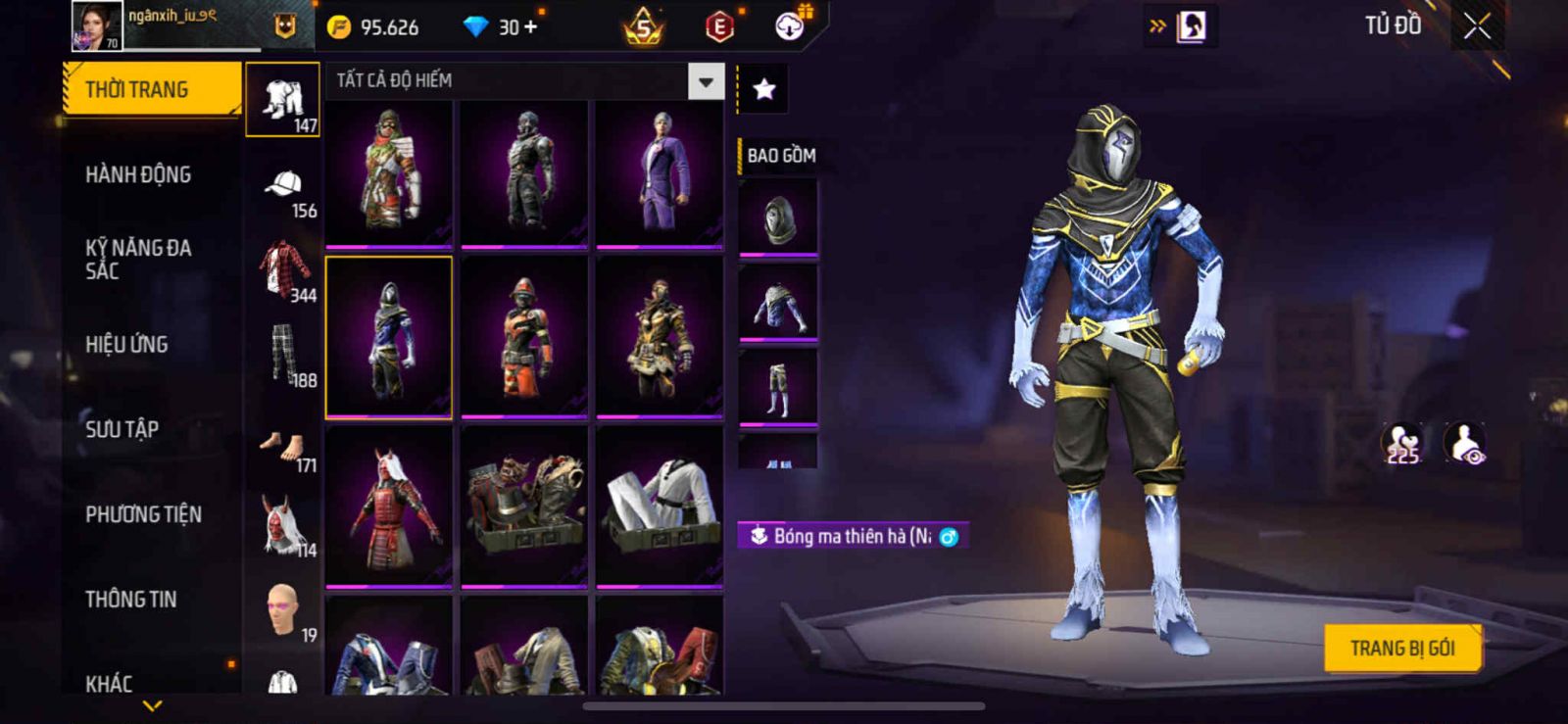Click the hooded mask item under BAO GỒM
Image resolution: width=1568 pixels, height=724 pixels.
777,219
